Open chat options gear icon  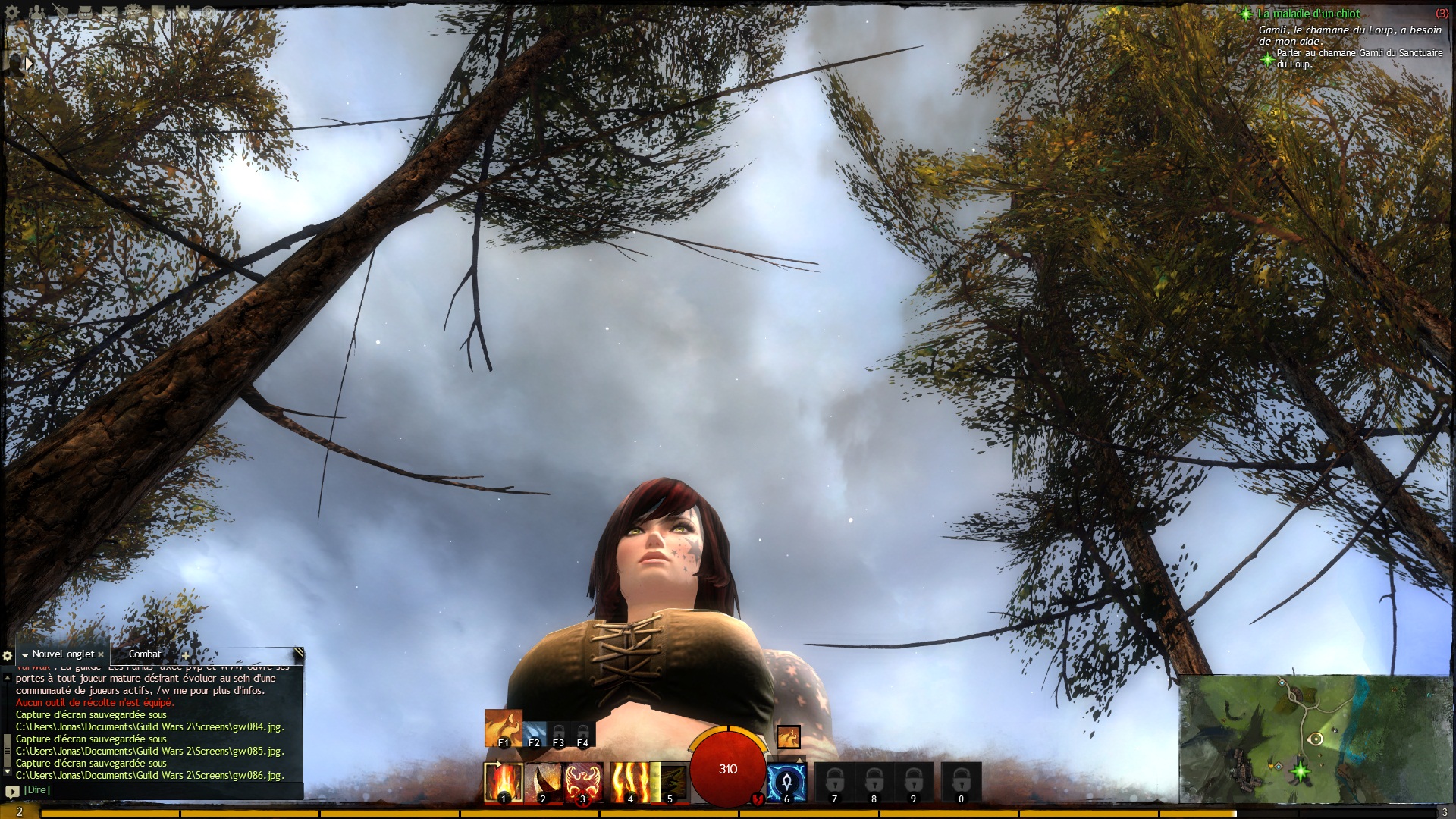coord(8,655)
